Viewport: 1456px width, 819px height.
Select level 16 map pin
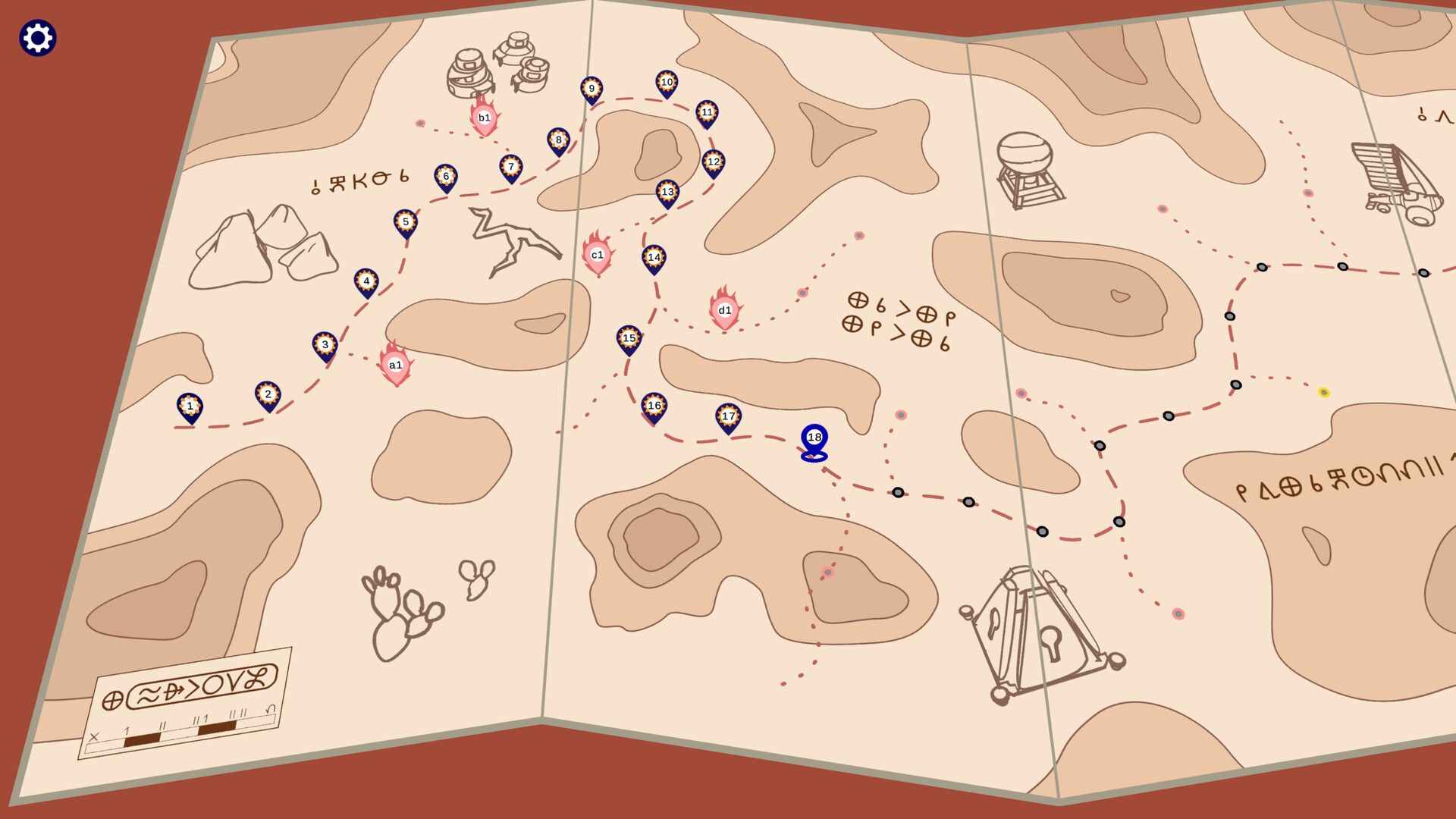click(x=653, y=406)
